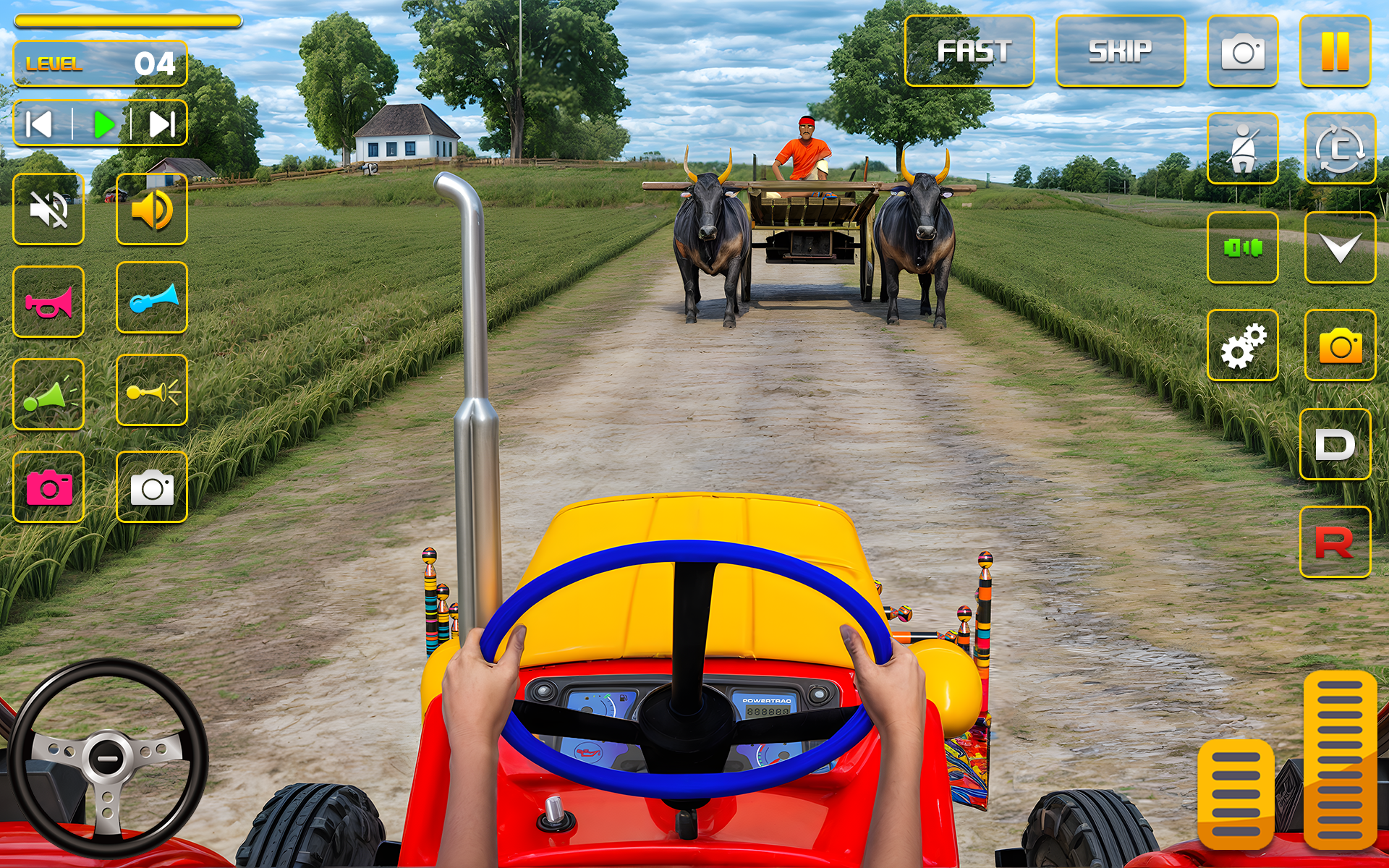This screenshot has width=1389, height=868.
Task: Mute the game audio
Action: pyautogui.click(x=48, y=210)
